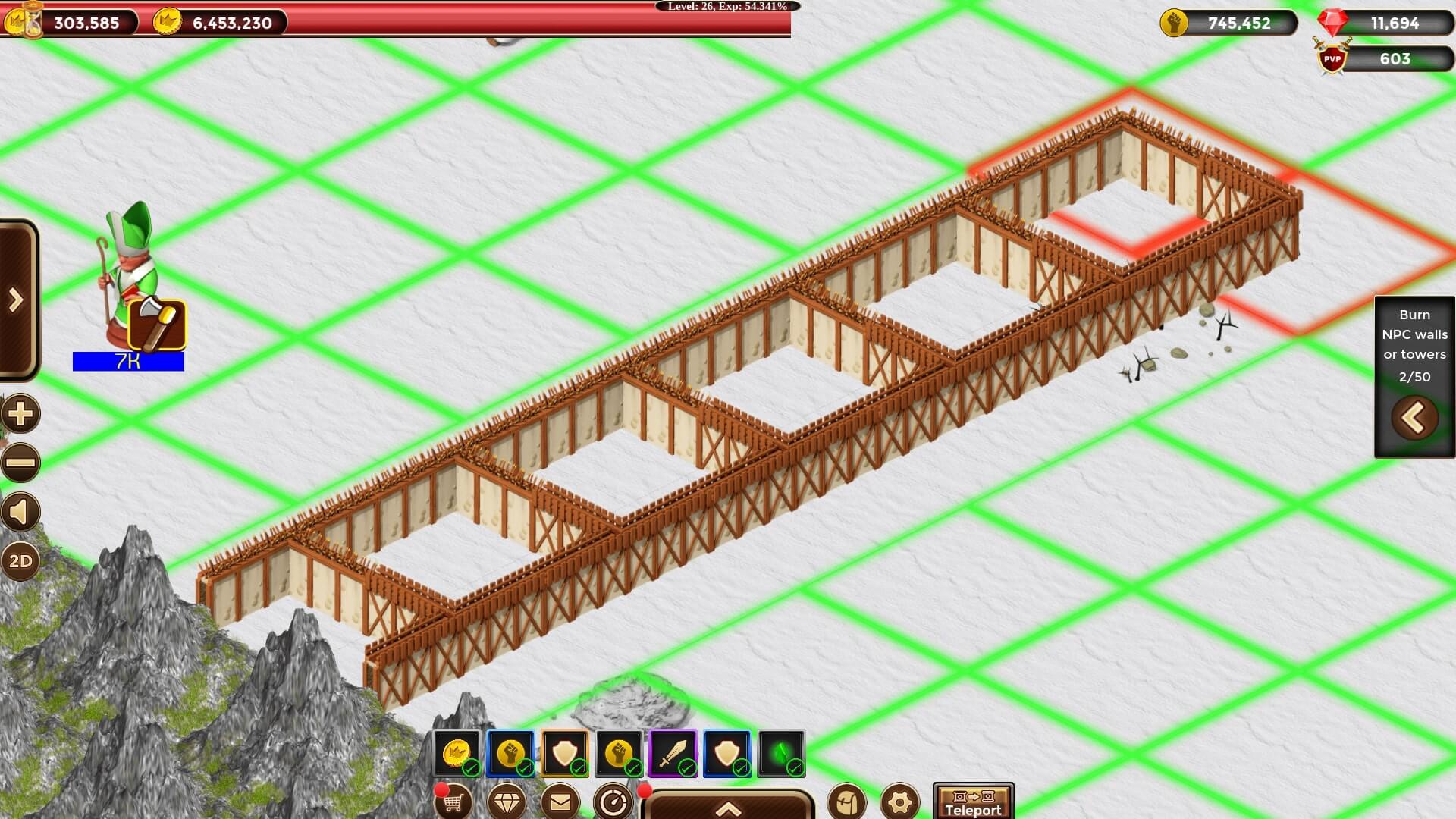
Task: Select the green crystal boost icon
Action: [x=781, y=754]
